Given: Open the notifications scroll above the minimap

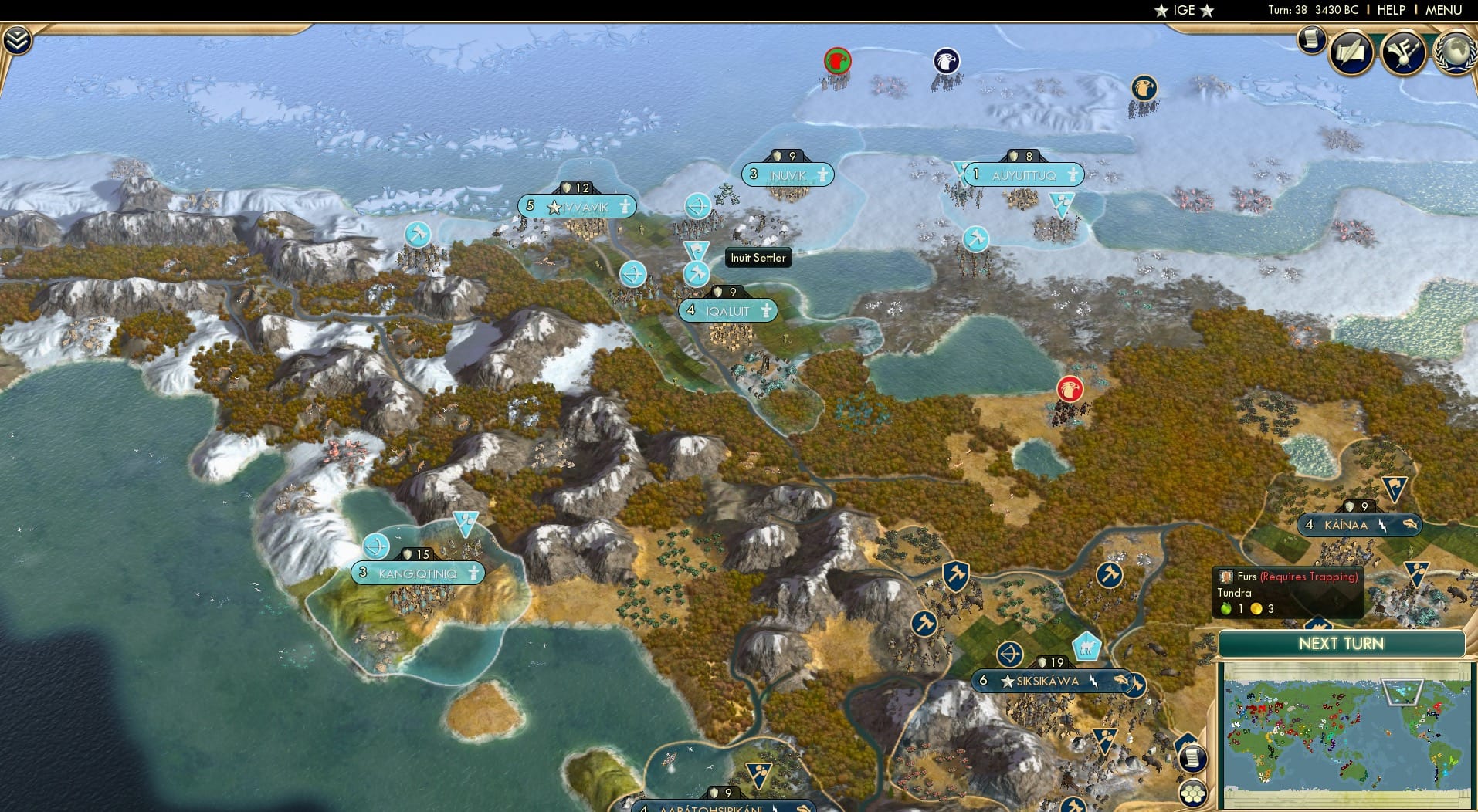Looking at the screenshot, I should coord(1194,758).
